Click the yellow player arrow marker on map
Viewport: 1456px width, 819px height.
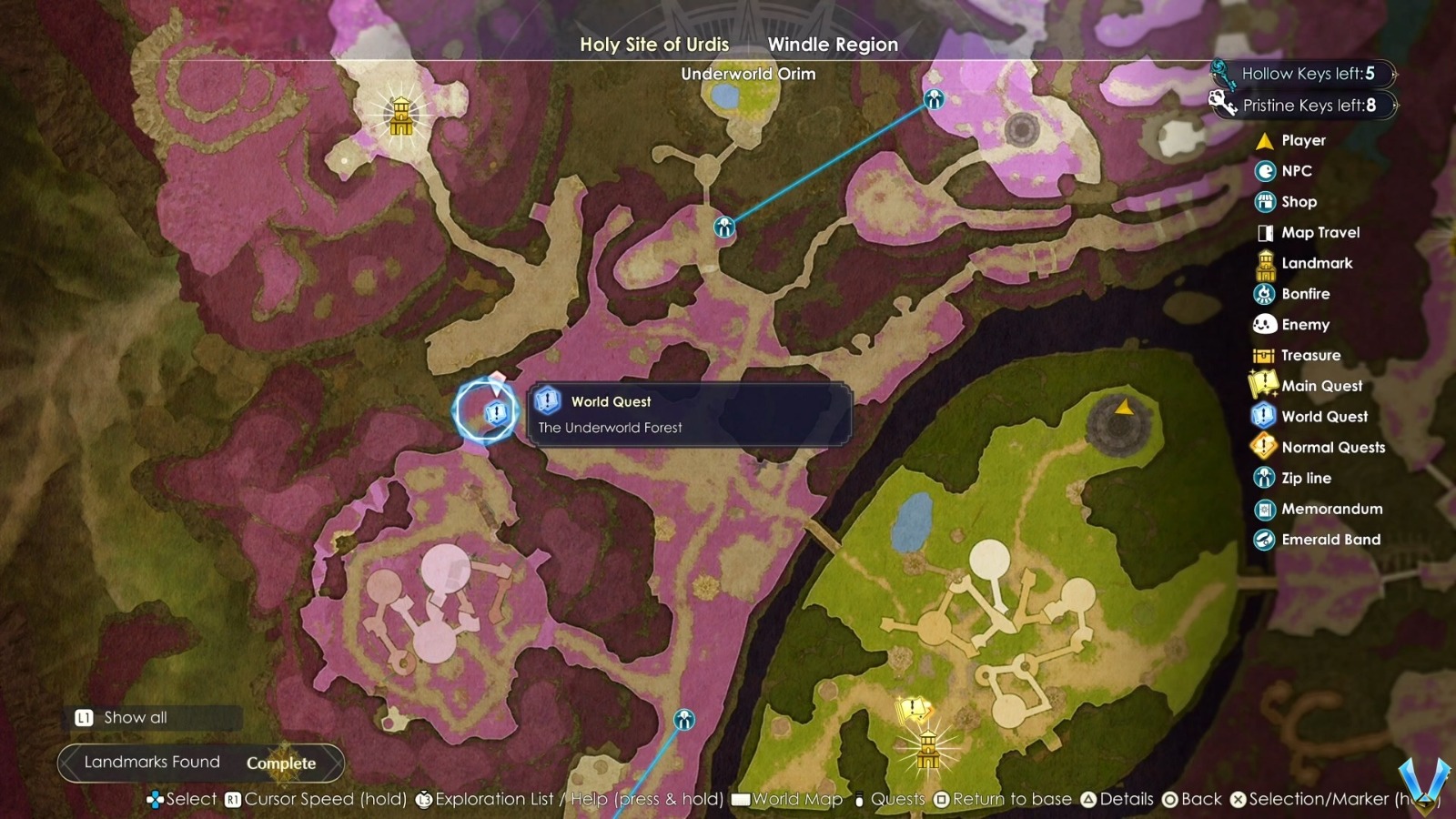1125,407
